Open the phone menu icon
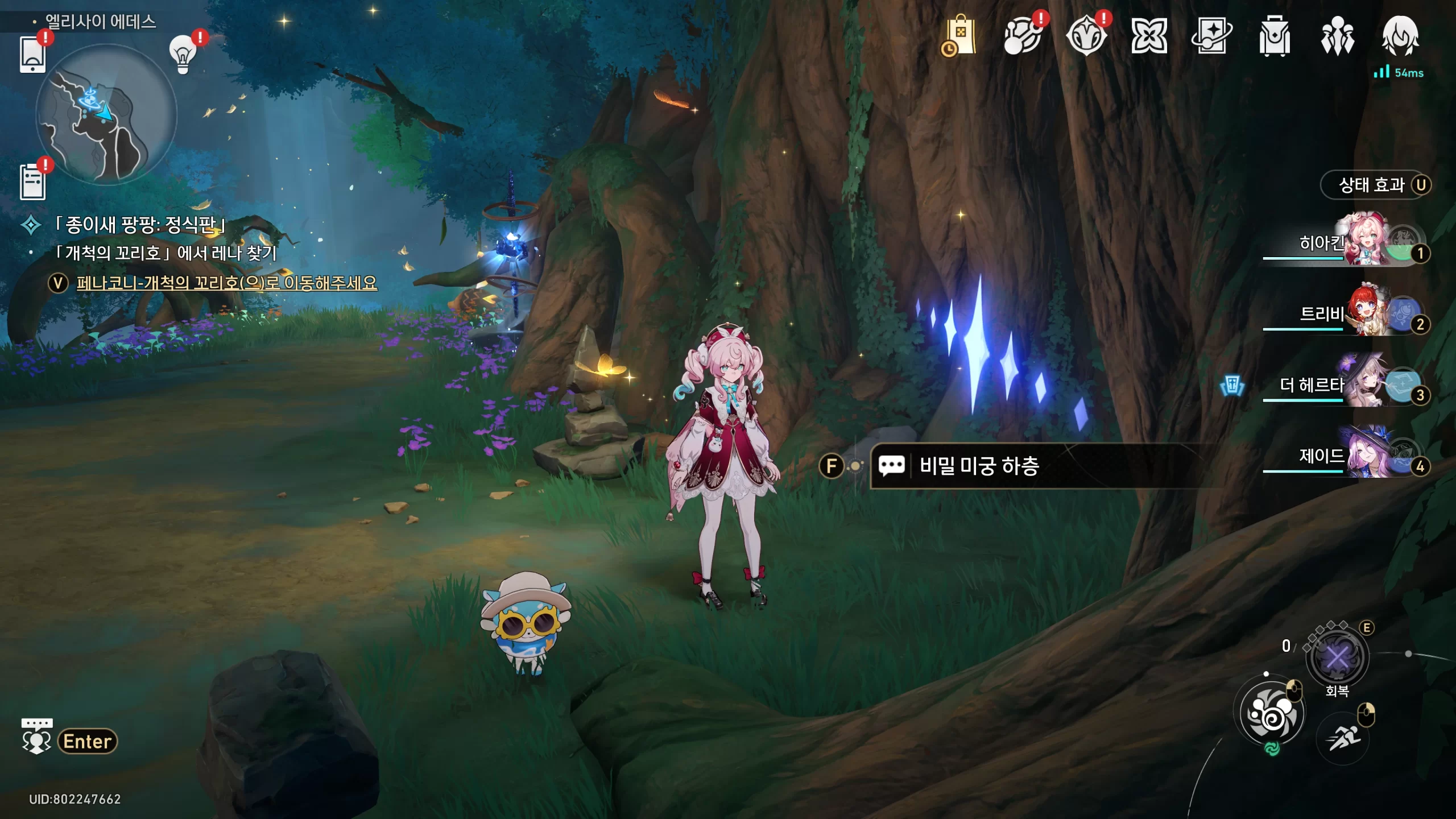This screenshot has height=819, width=1456. point(32,54)
